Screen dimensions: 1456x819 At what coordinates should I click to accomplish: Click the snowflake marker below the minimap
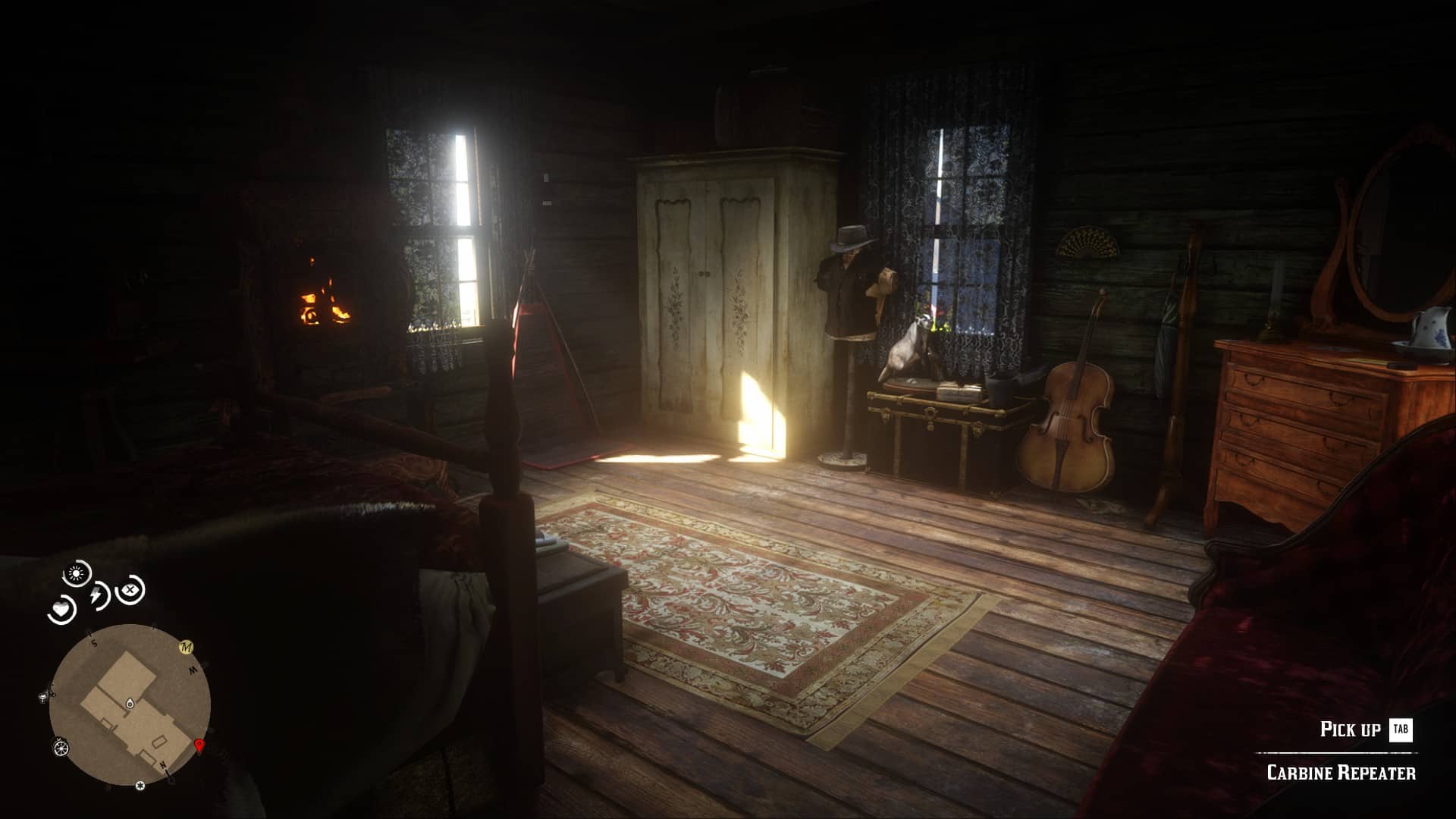140,785
